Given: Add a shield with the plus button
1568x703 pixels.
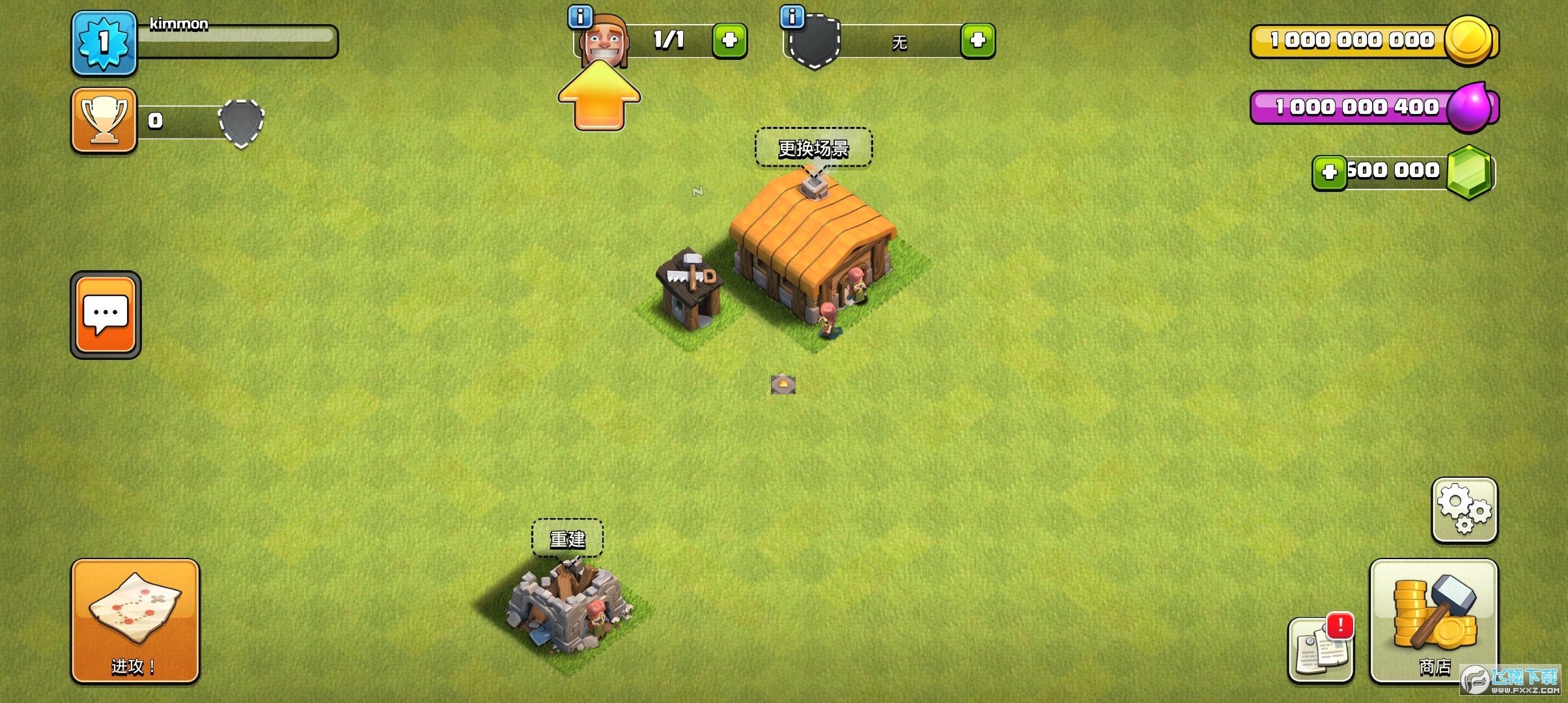Looking at the screenshot, I should pos(977,41).
